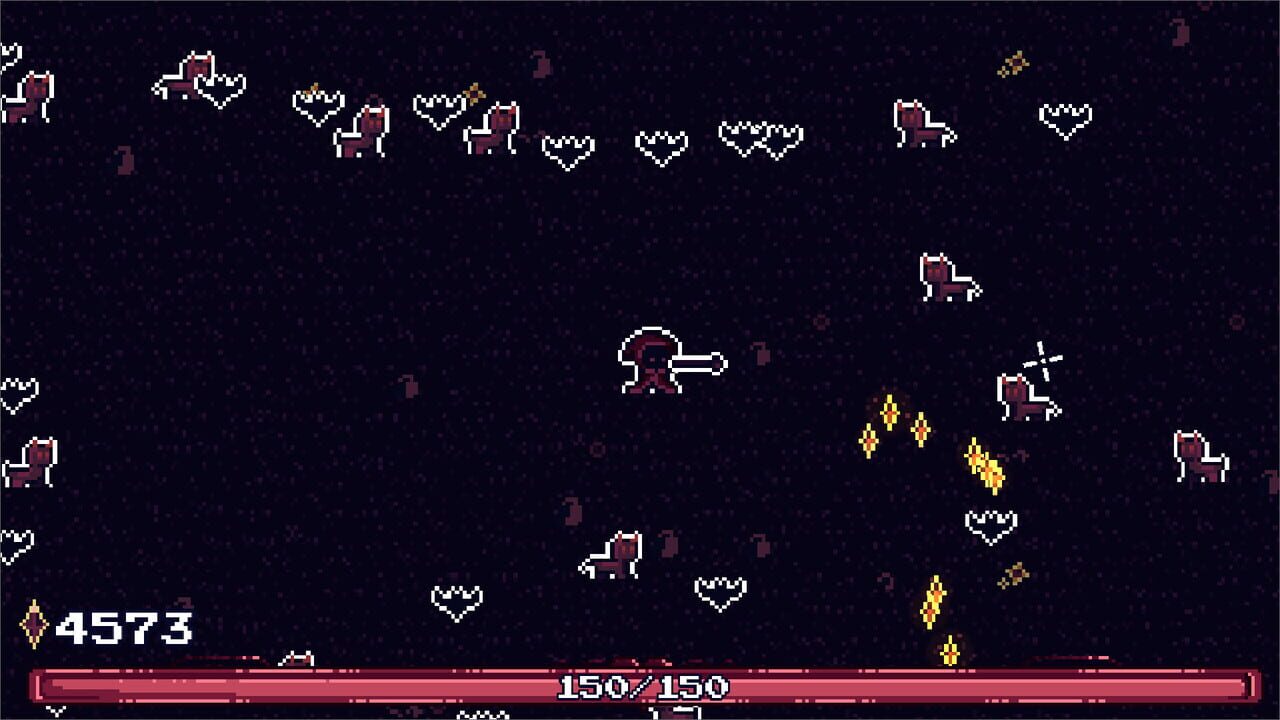Click the red health bar at the bottom
The image size is (1280, 720).
point(300,688)
